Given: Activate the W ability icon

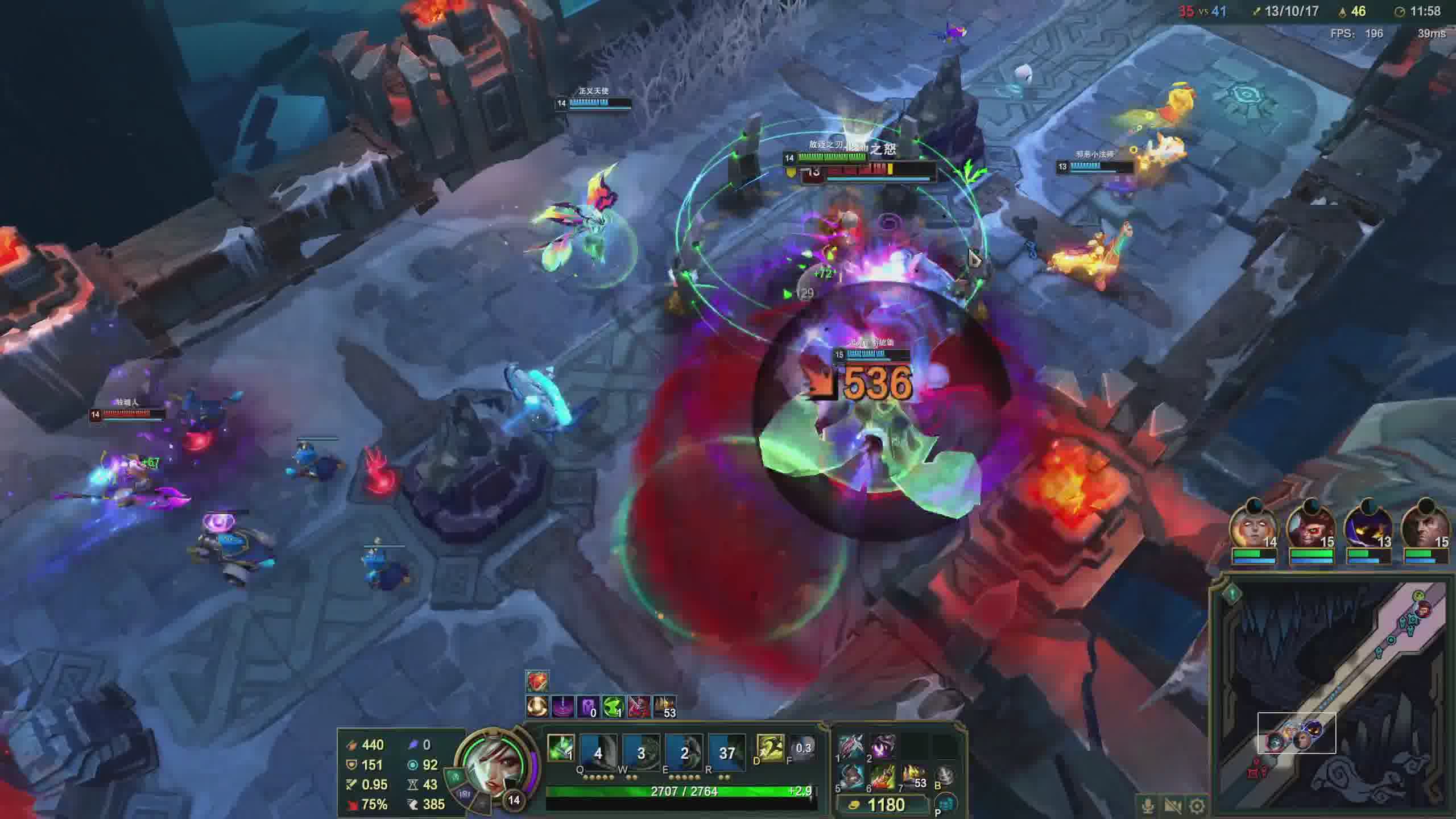Looking at the screenshot, I should click(x=641, y=752).
